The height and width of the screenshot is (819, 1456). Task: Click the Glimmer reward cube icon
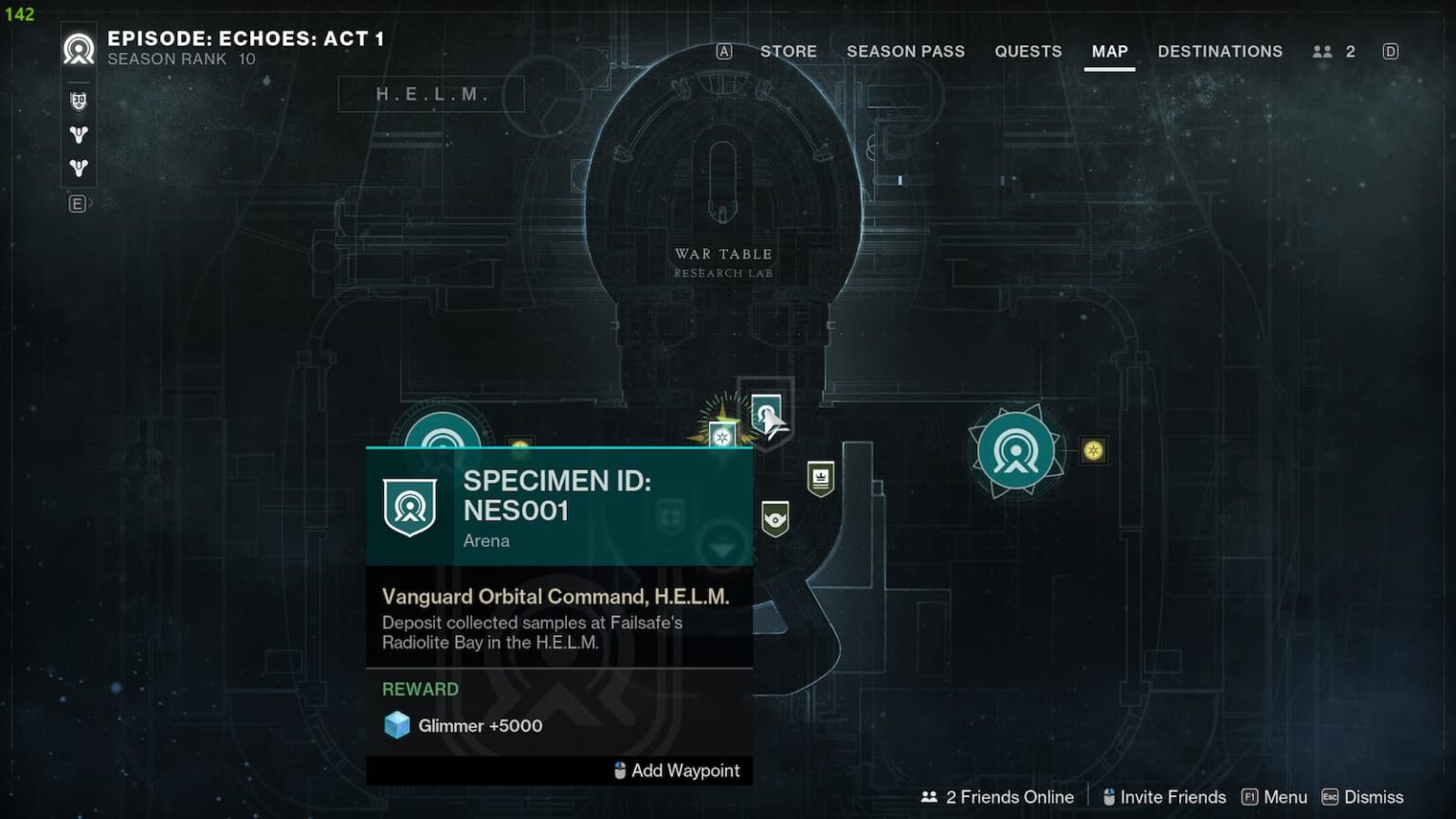click(x=397, y=725)
